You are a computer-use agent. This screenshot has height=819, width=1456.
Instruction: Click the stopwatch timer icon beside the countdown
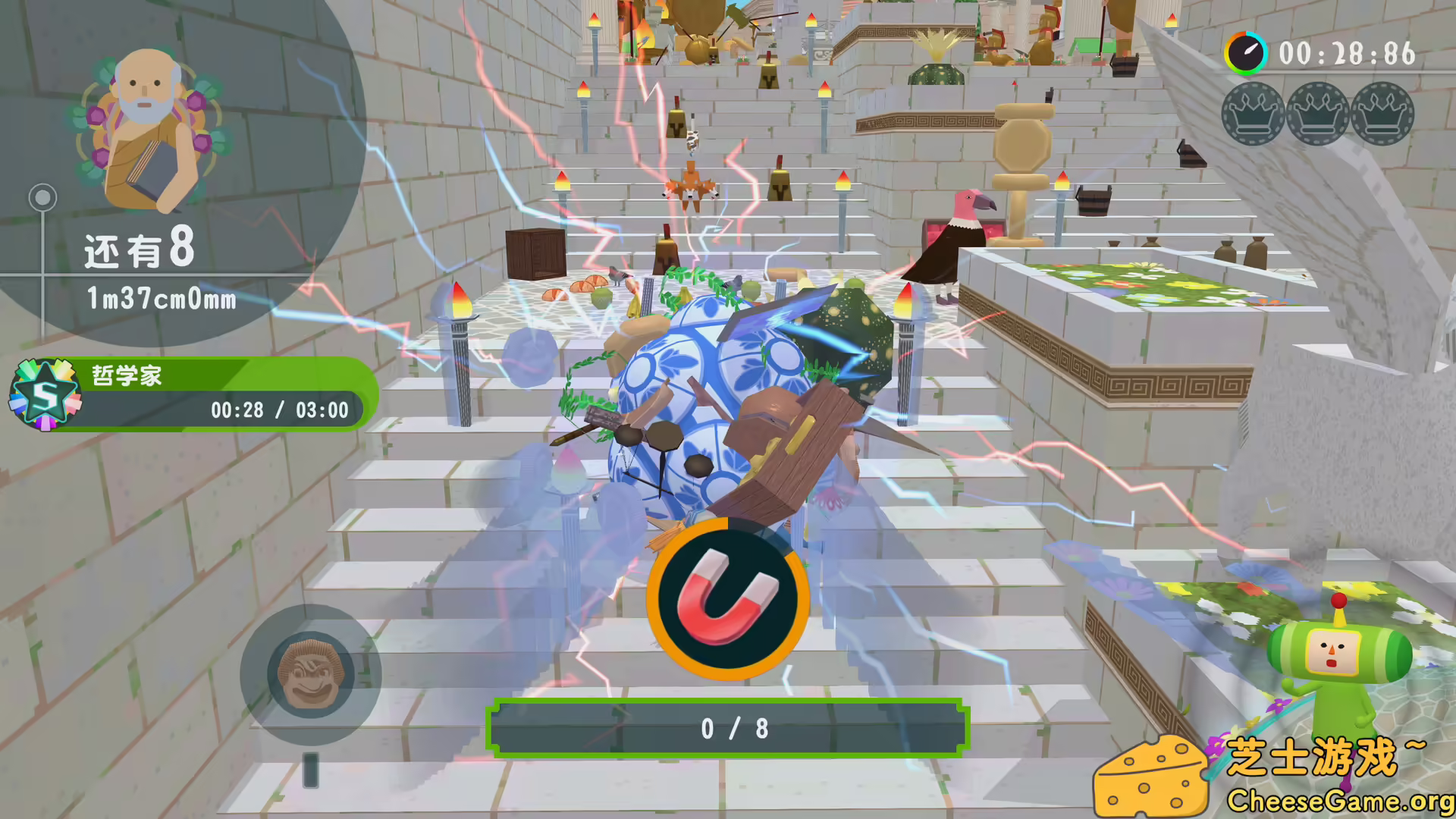1244,54
